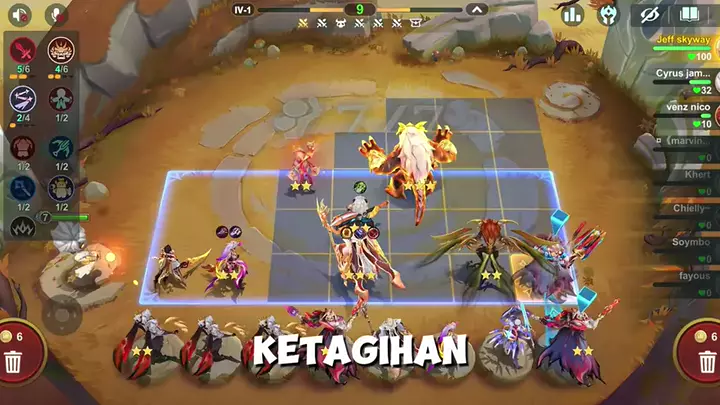The image size is (720, 405).
Task: Open the red crossed-swords synergy showing 5/6
Action: point(23,51)
